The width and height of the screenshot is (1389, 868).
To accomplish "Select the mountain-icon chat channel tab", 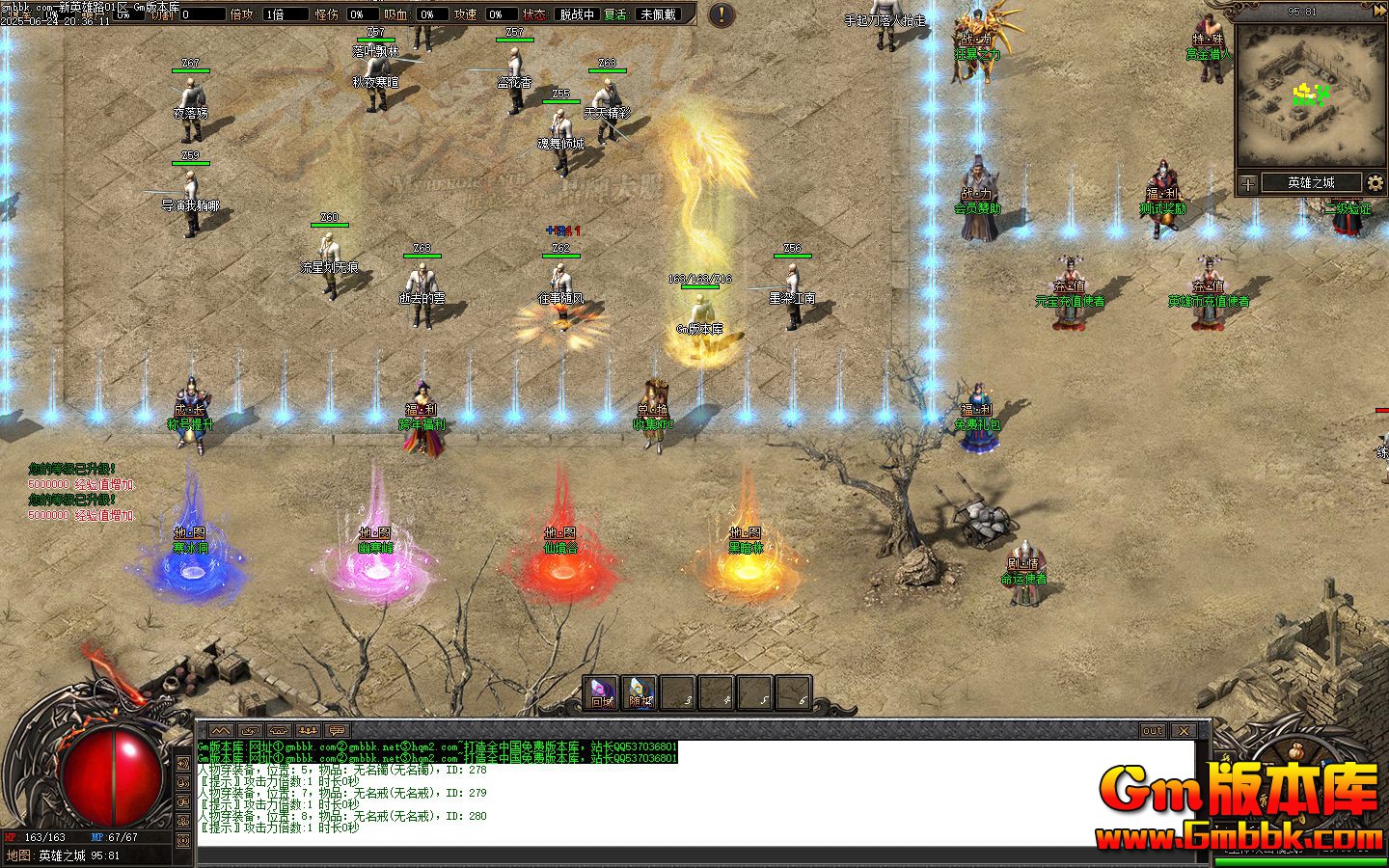I will click(x=221, y=731).
